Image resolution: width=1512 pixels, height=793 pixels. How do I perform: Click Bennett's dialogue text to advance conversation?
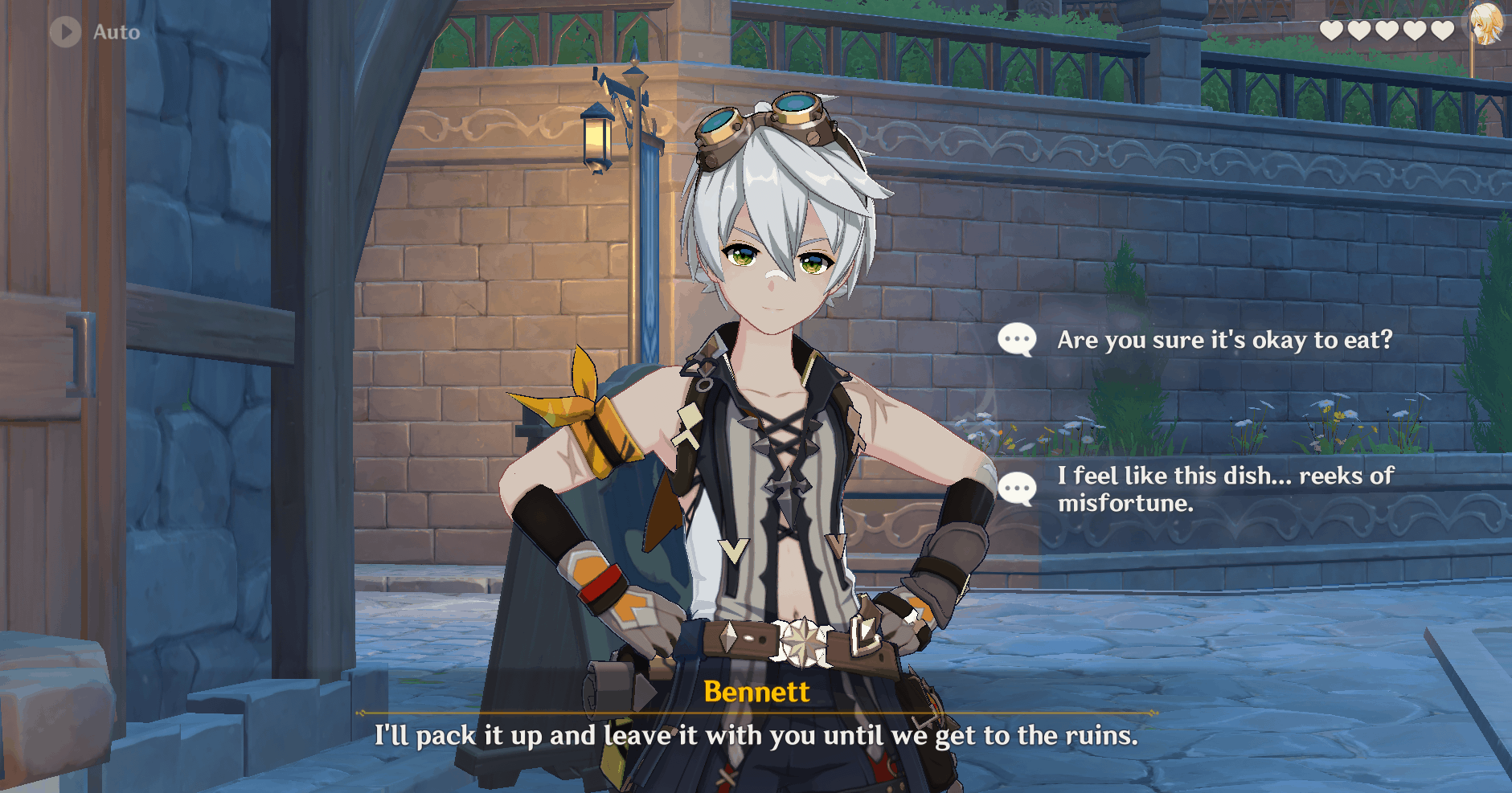click(x=756, y=734)
